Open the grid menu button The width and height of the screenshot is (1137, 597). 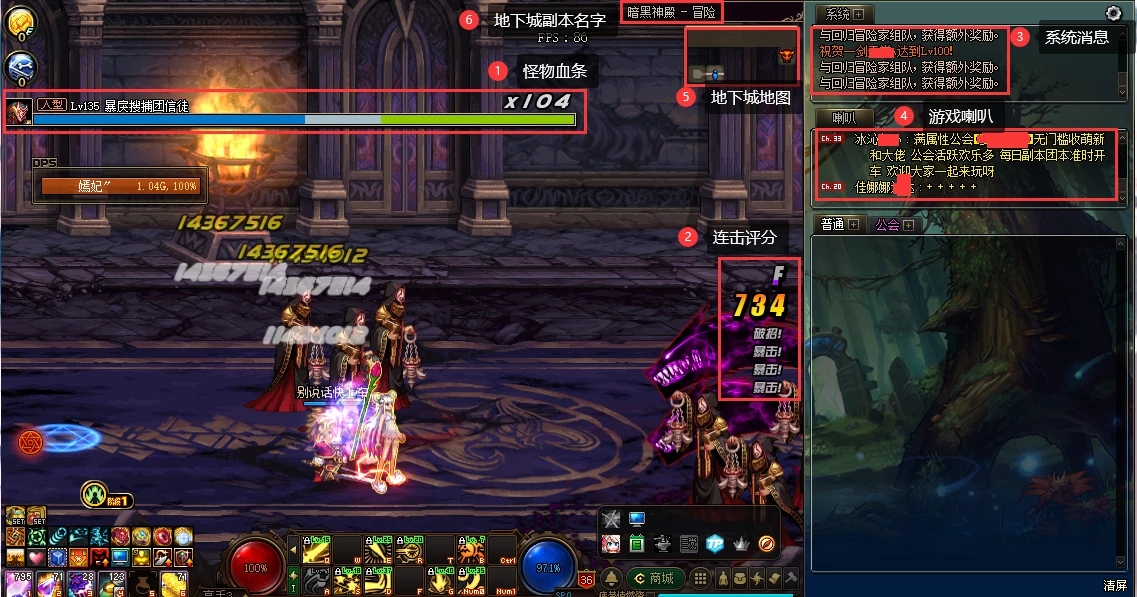[701, 579]
